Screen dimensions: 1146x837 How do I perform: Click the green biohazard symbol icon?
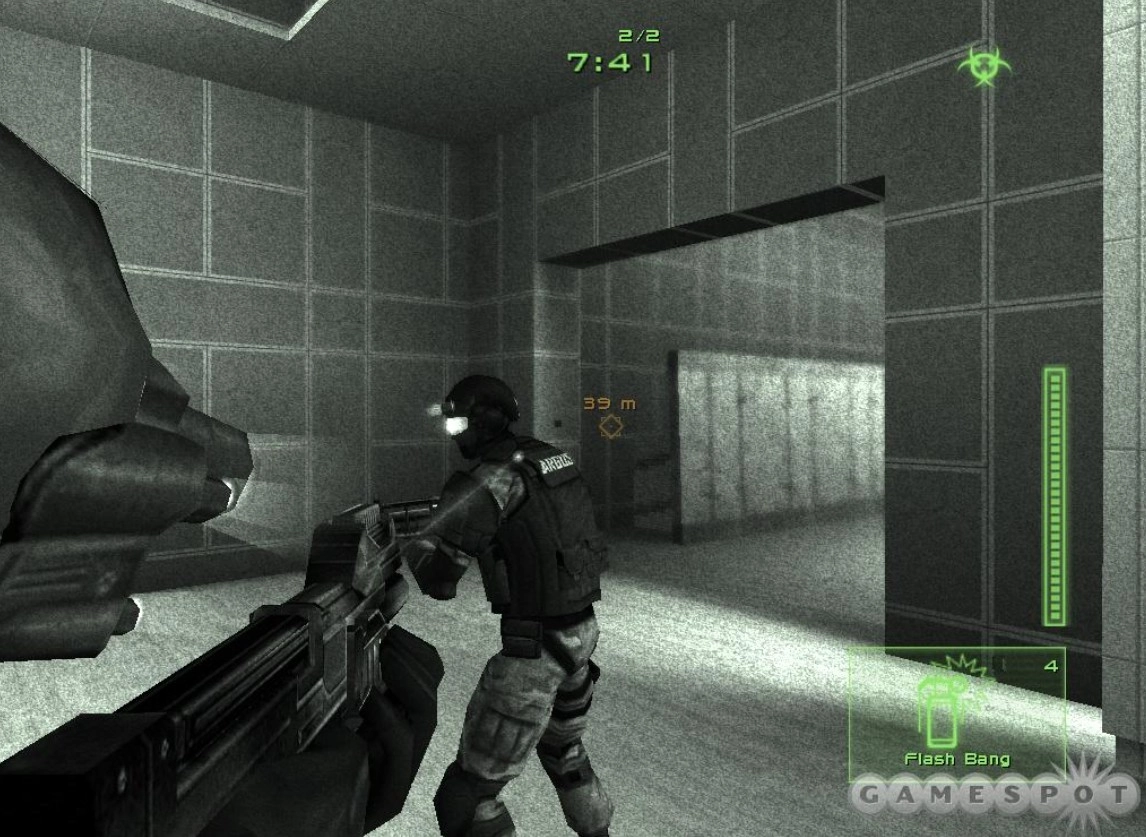click(x=983, y=65)
